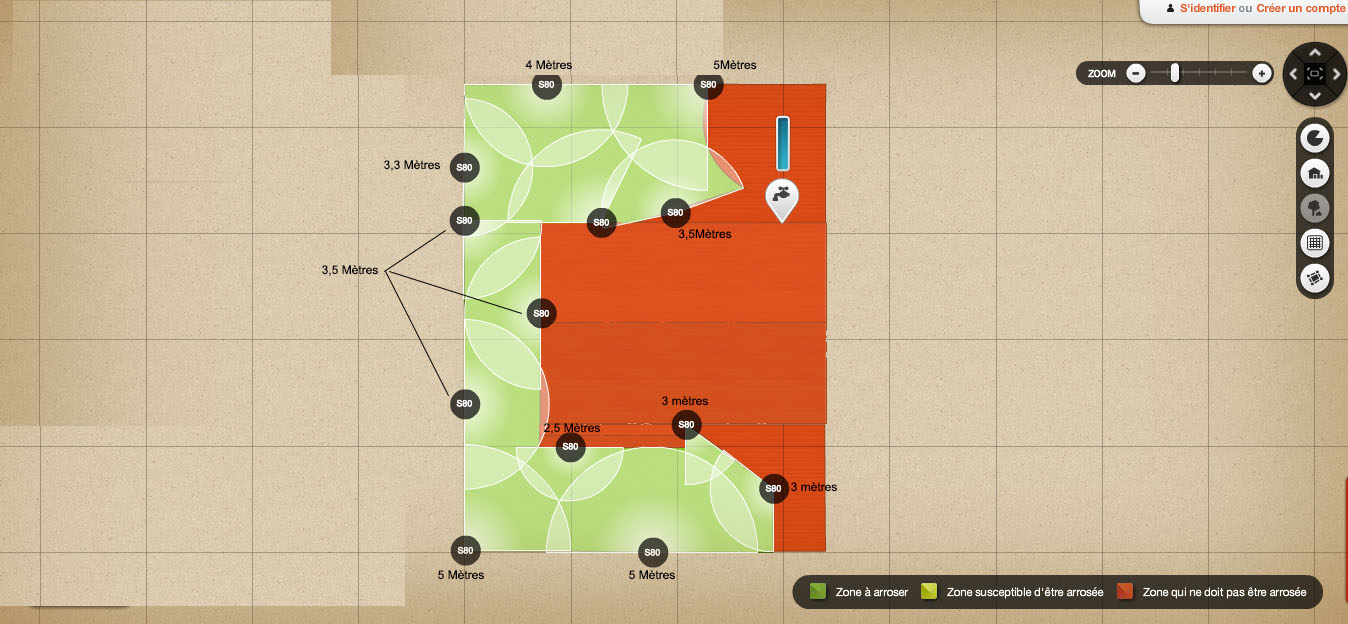1348x624 pixels.
Task: Click the Créer un compte link
Action: point(1301,8)
